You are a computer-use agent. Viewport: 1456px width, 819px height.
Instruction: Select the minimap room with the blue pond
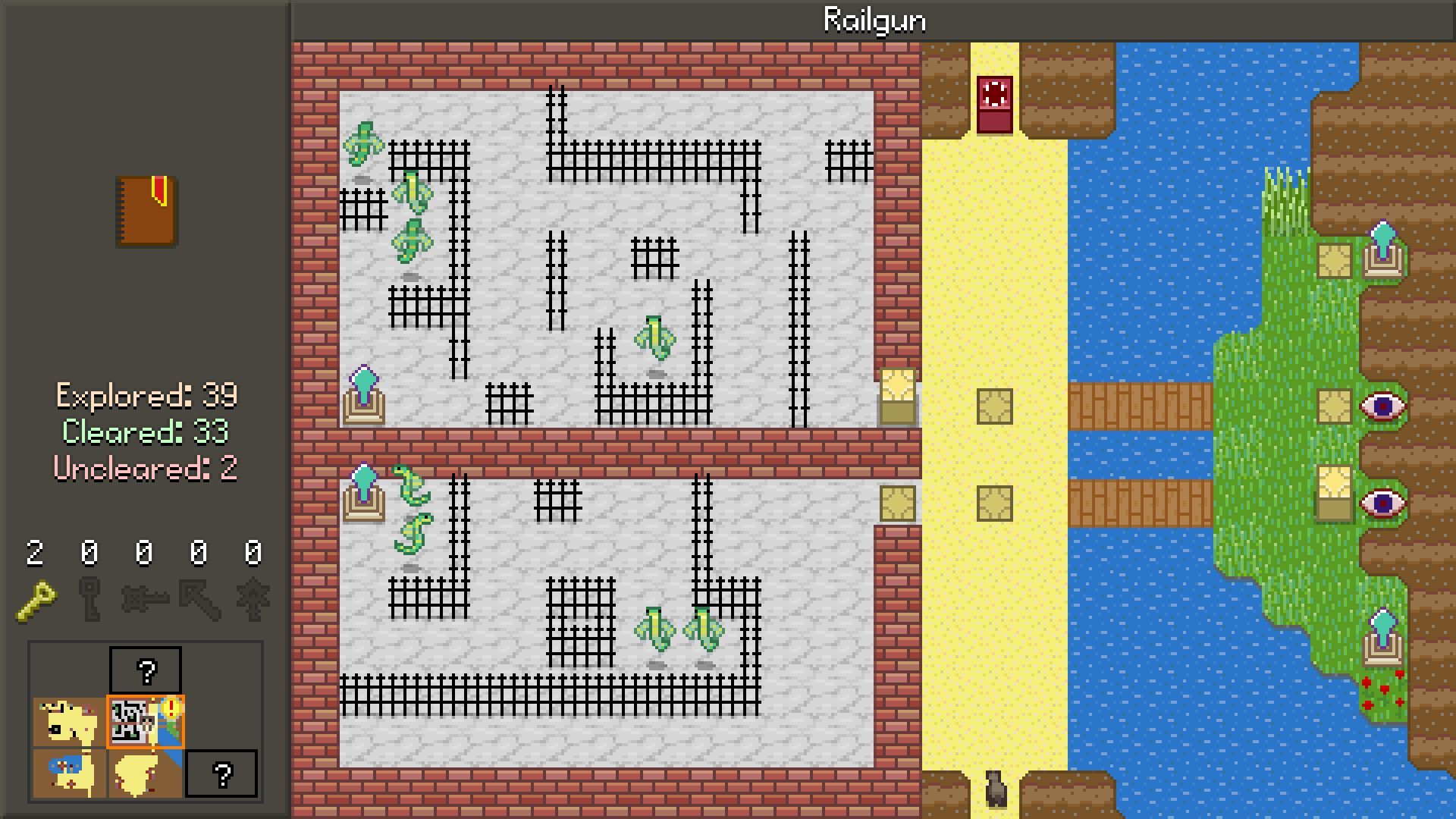pyautogui.click(x=69, y=773)
